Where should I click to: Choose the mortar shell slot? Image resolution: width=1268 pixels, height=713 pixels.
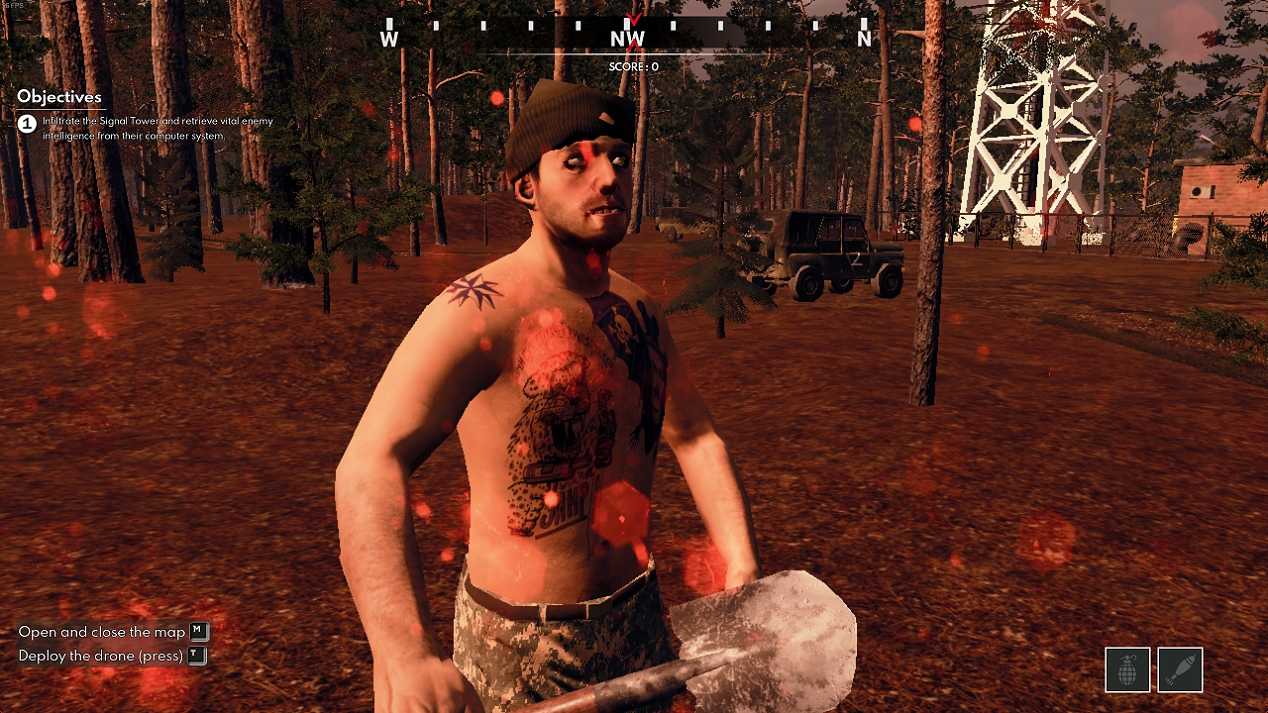click(1180, 670)
